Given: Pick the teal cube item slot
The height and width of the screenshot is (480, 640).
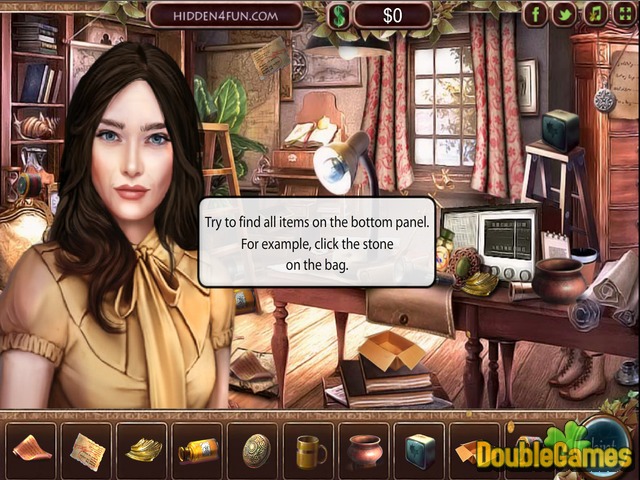Looking at the screenshot, I should click(x=419, y=447).
